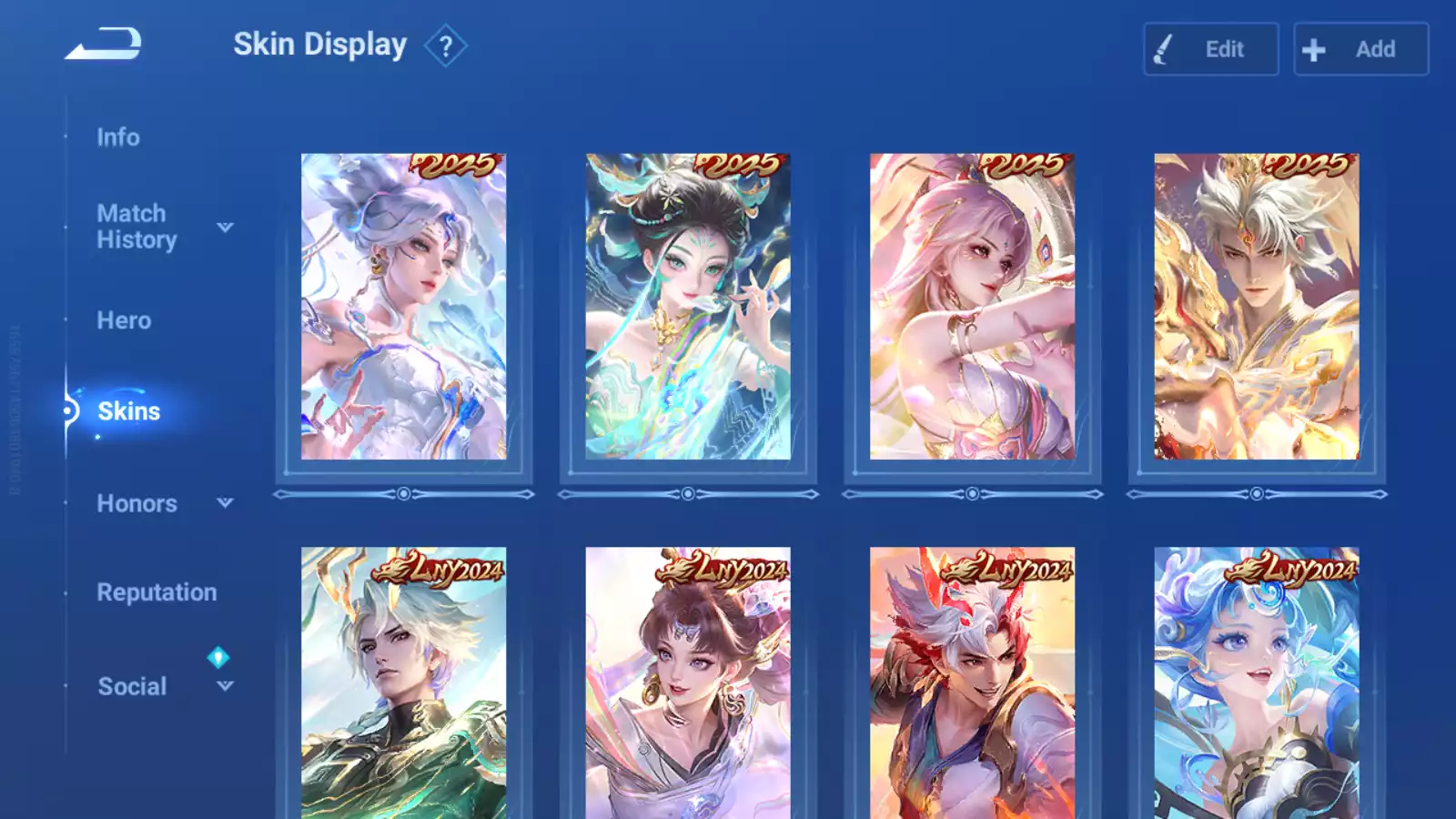Switch to the Skins tab

128,411
